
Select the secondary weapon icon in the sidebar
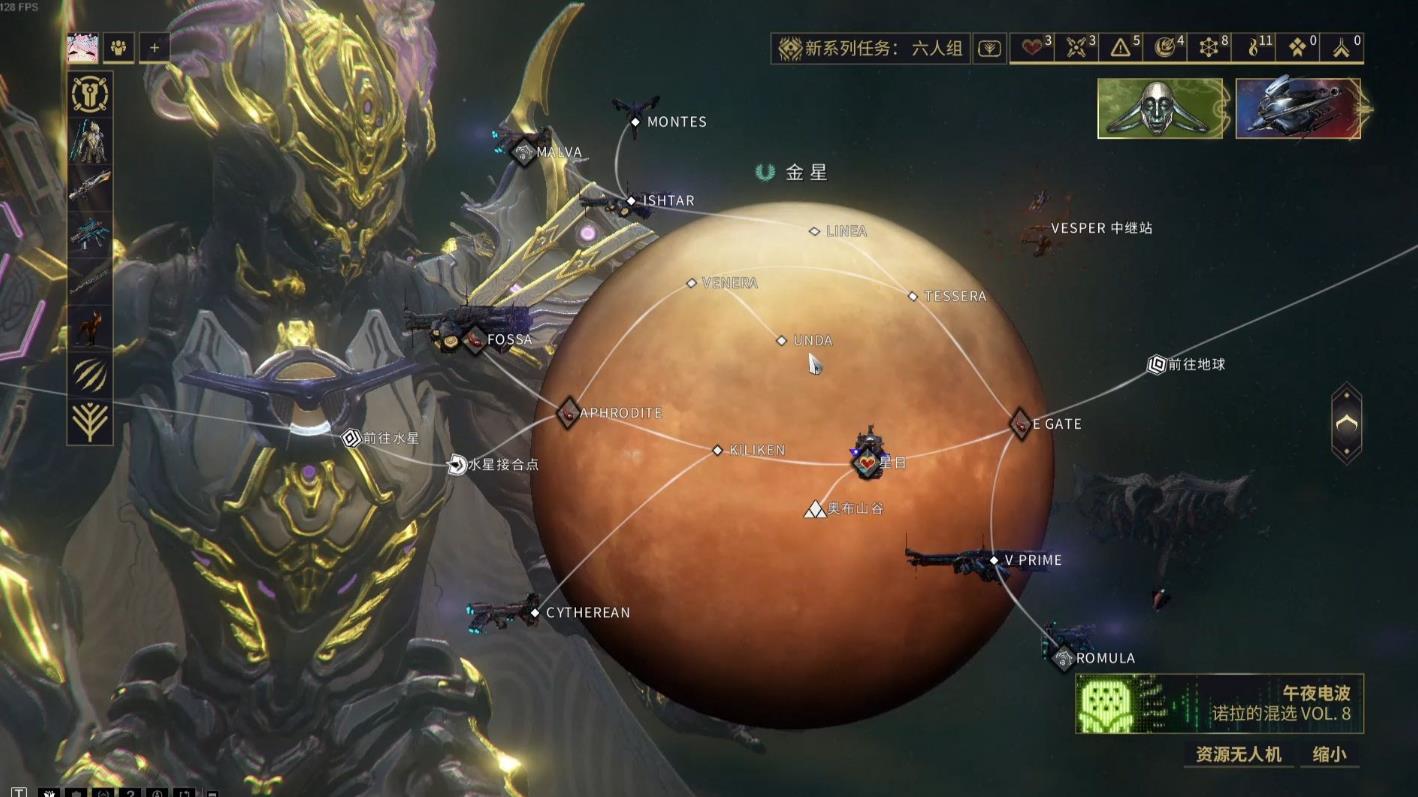(89, 228)
